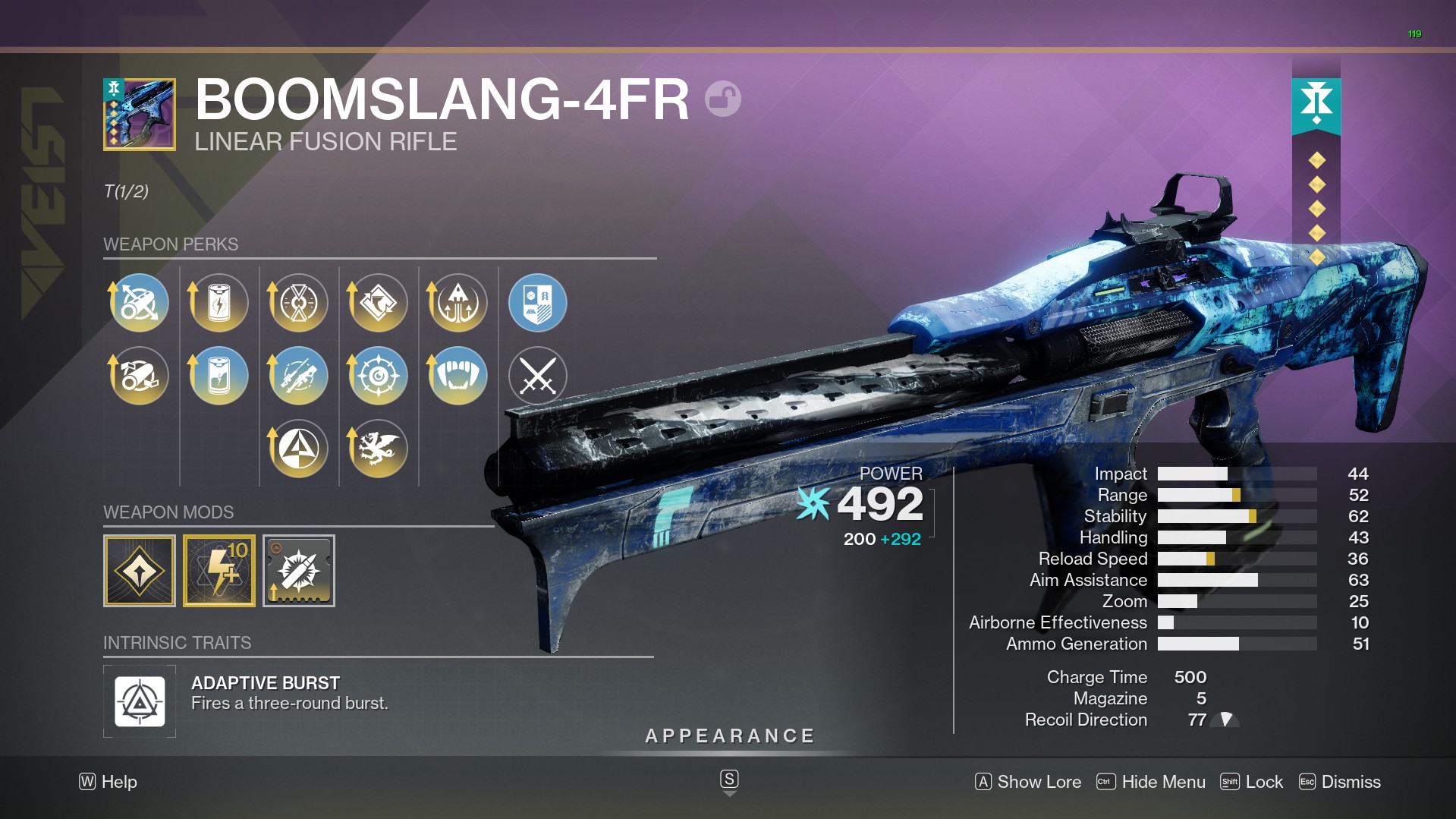Image resolution: width=1456 pixels, height=819 pixels.
Task: Pick the half-filled blue battery perk
Action: pos(219,376)
